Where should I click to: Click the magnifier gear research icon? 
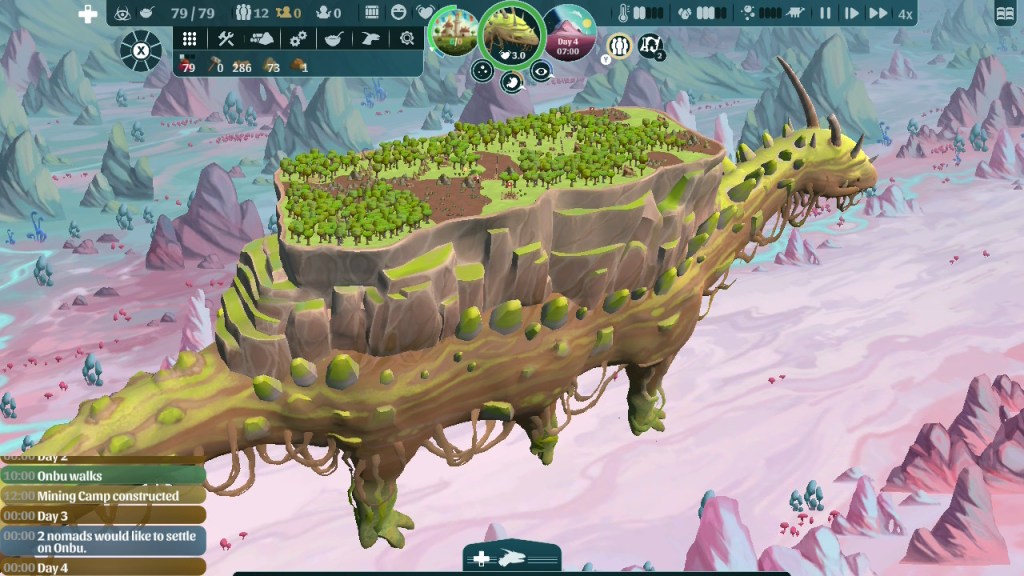406,38
